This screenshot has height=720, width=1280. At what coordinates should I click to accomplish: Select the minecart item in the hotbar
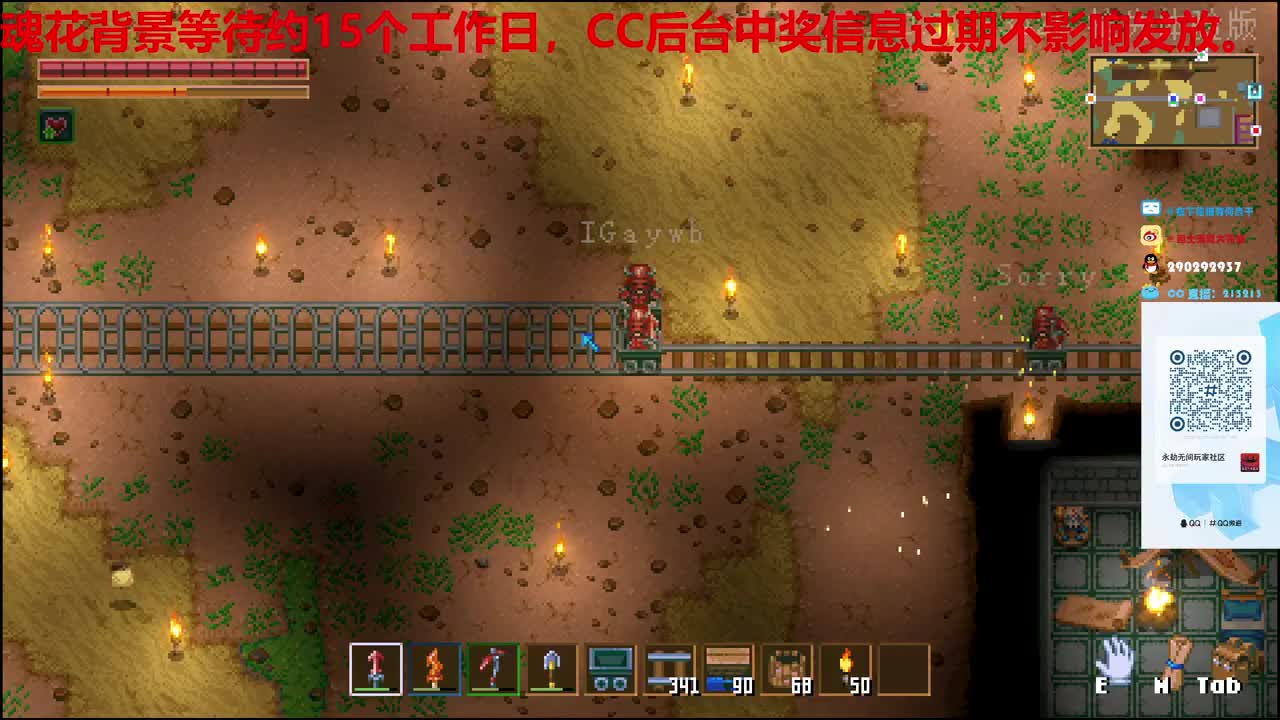point(610,668)
